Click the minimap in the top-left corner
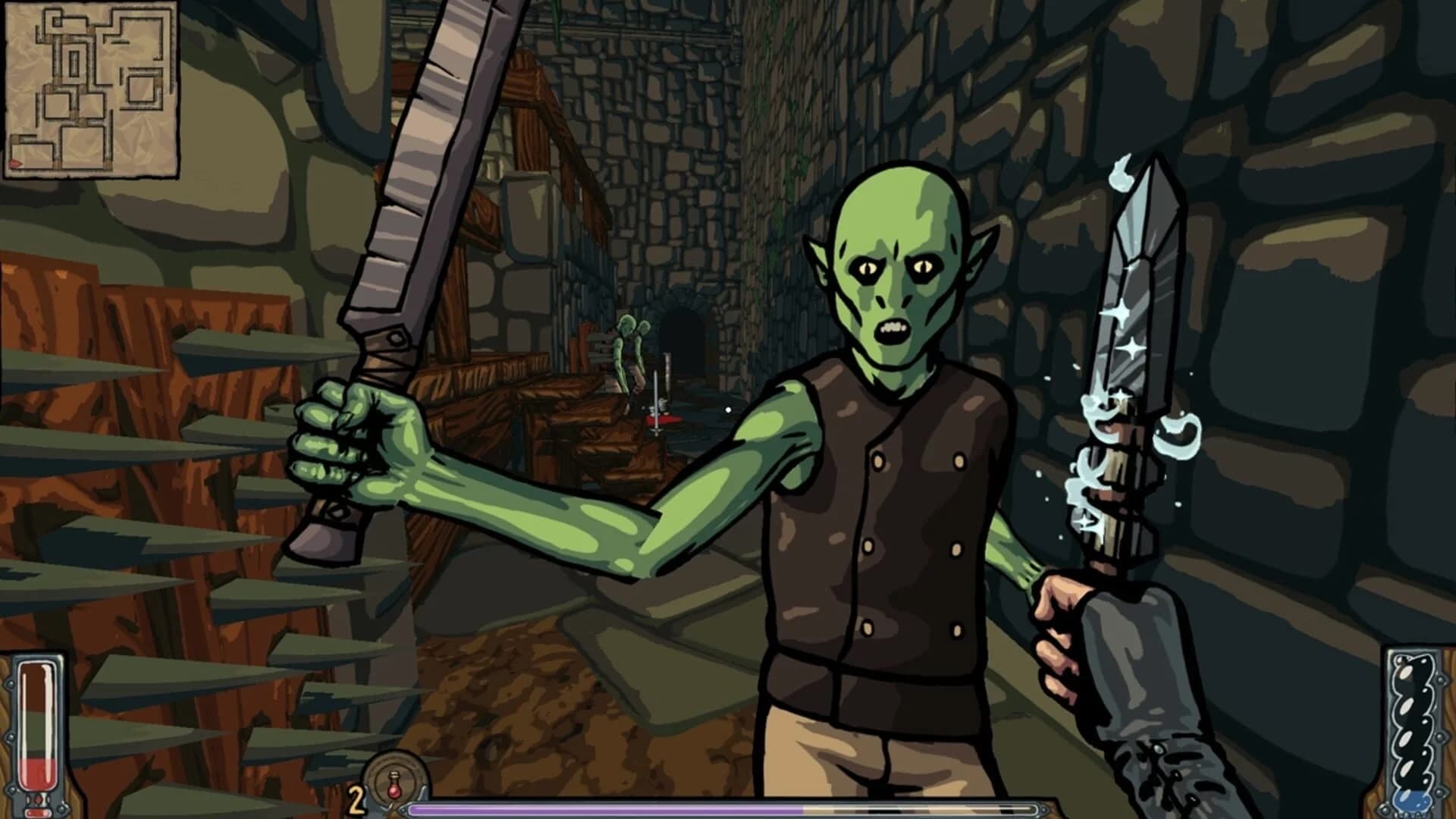This screenshot has height=819, width=1456. [x=91, y=87]
